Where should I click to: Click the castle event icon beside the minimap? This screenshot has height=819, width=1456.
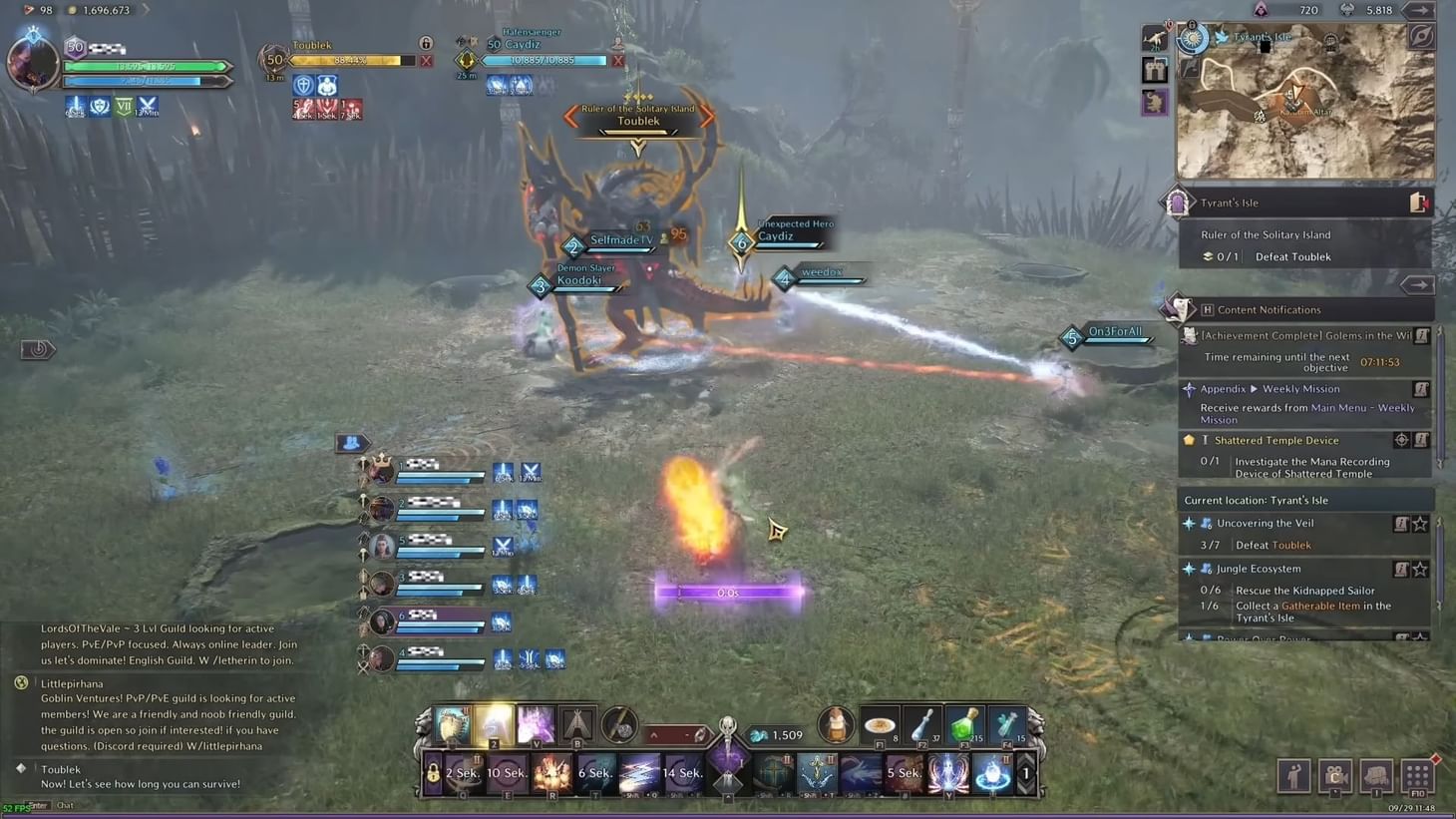(x=1154, y=70)
